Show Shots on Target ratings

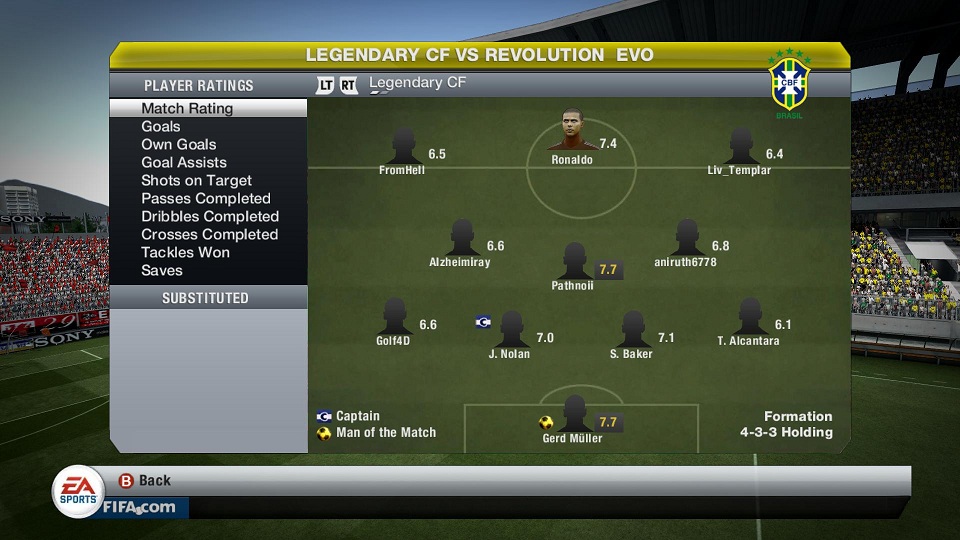click(x=196, y=180)
